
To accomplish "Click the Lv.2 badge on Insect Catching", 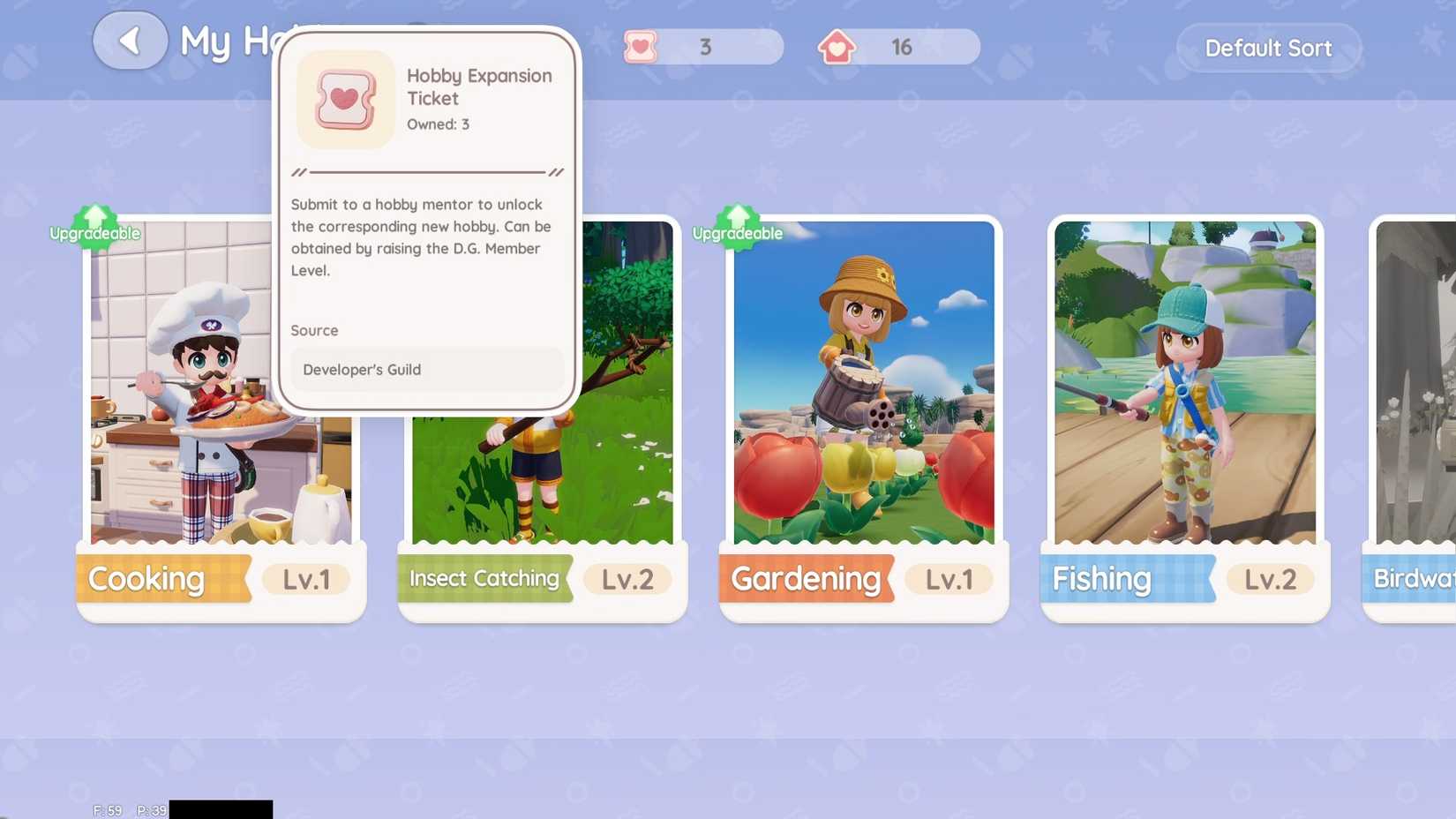I will [627, 579].
